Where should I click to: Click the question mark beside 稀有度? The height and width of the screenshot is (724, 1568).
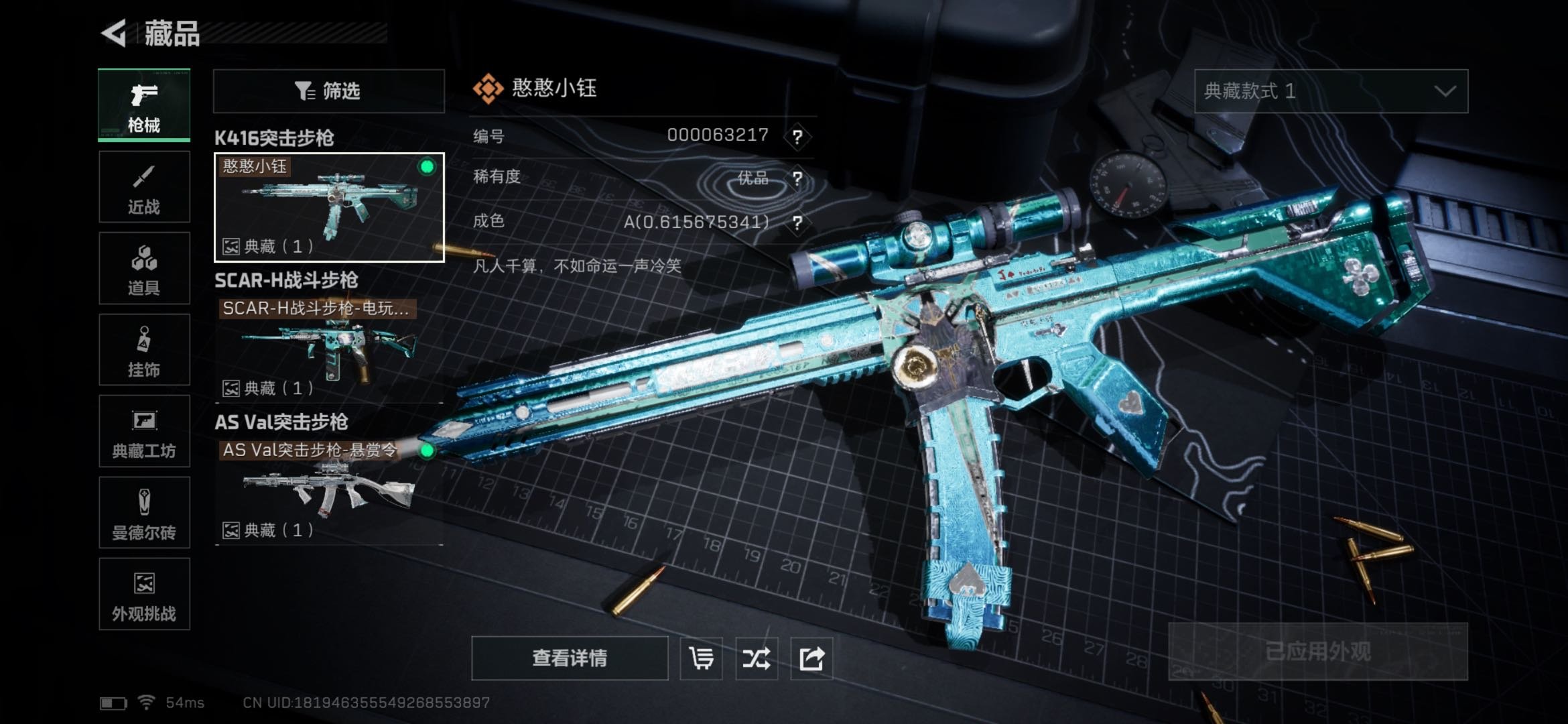[x=797, y=178]
